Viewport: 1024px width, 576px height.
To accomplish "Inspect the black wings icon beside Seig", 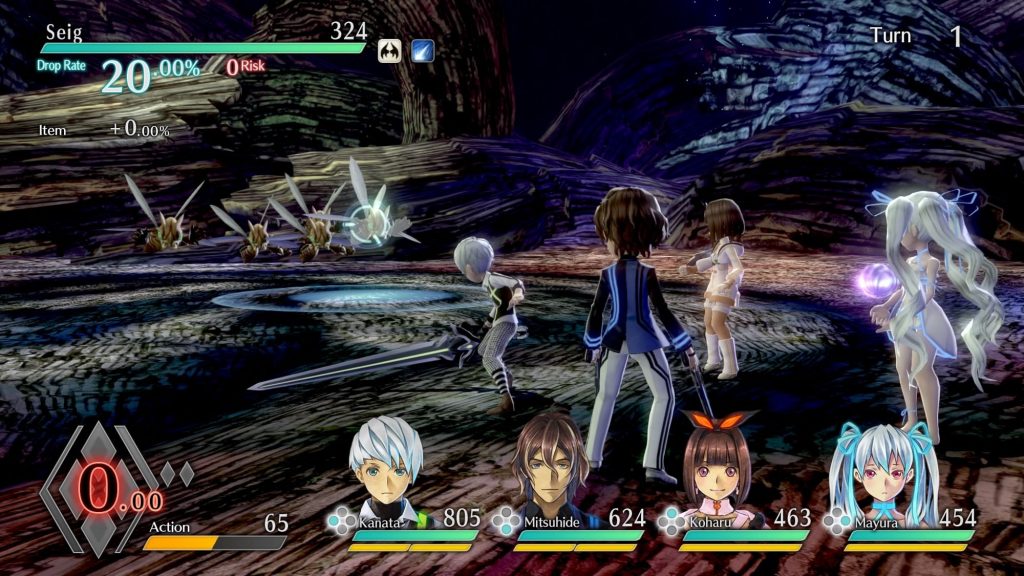I will coord(390,50).
